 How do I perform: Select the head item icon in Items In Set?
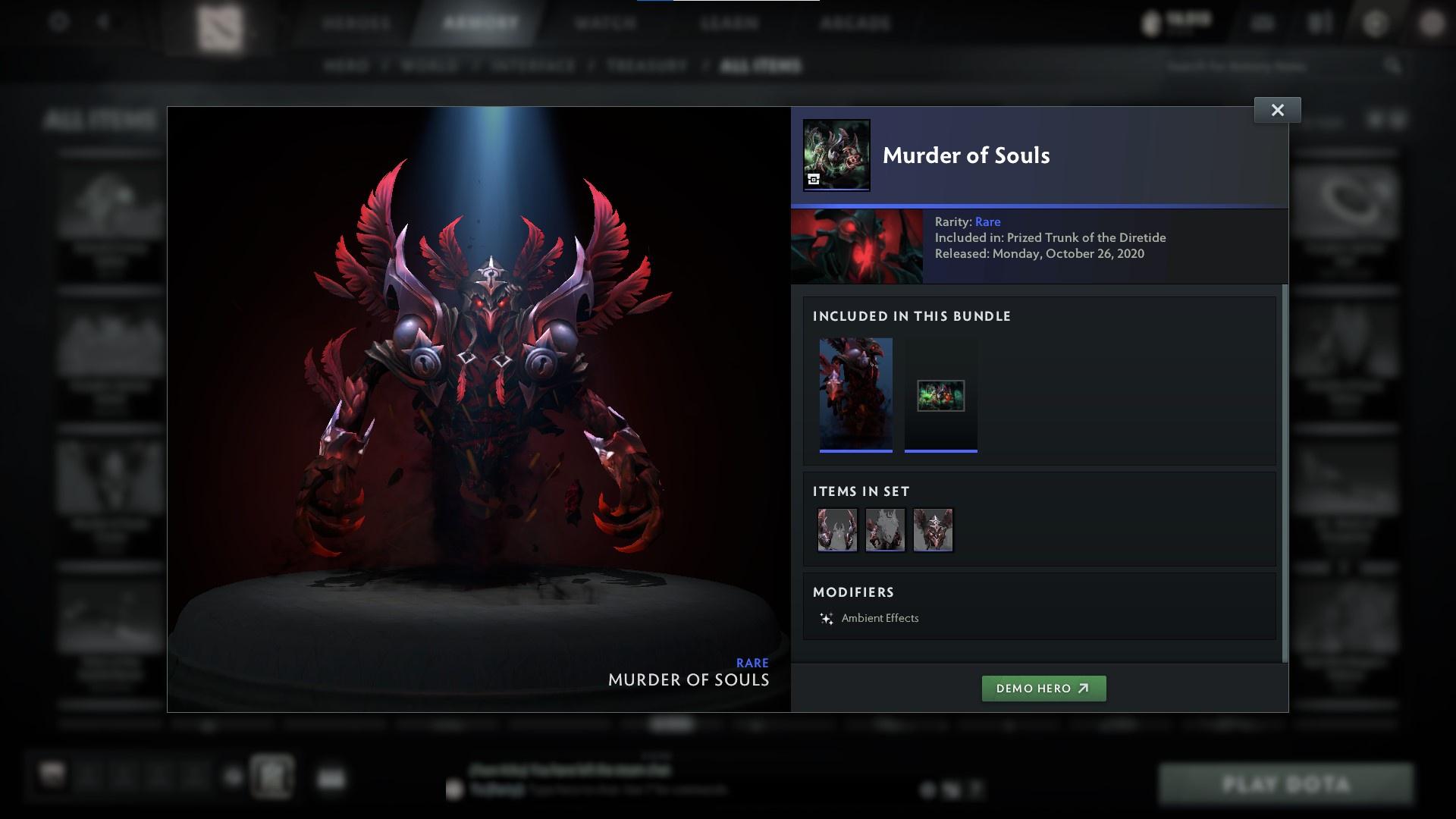tap(934, 529)
